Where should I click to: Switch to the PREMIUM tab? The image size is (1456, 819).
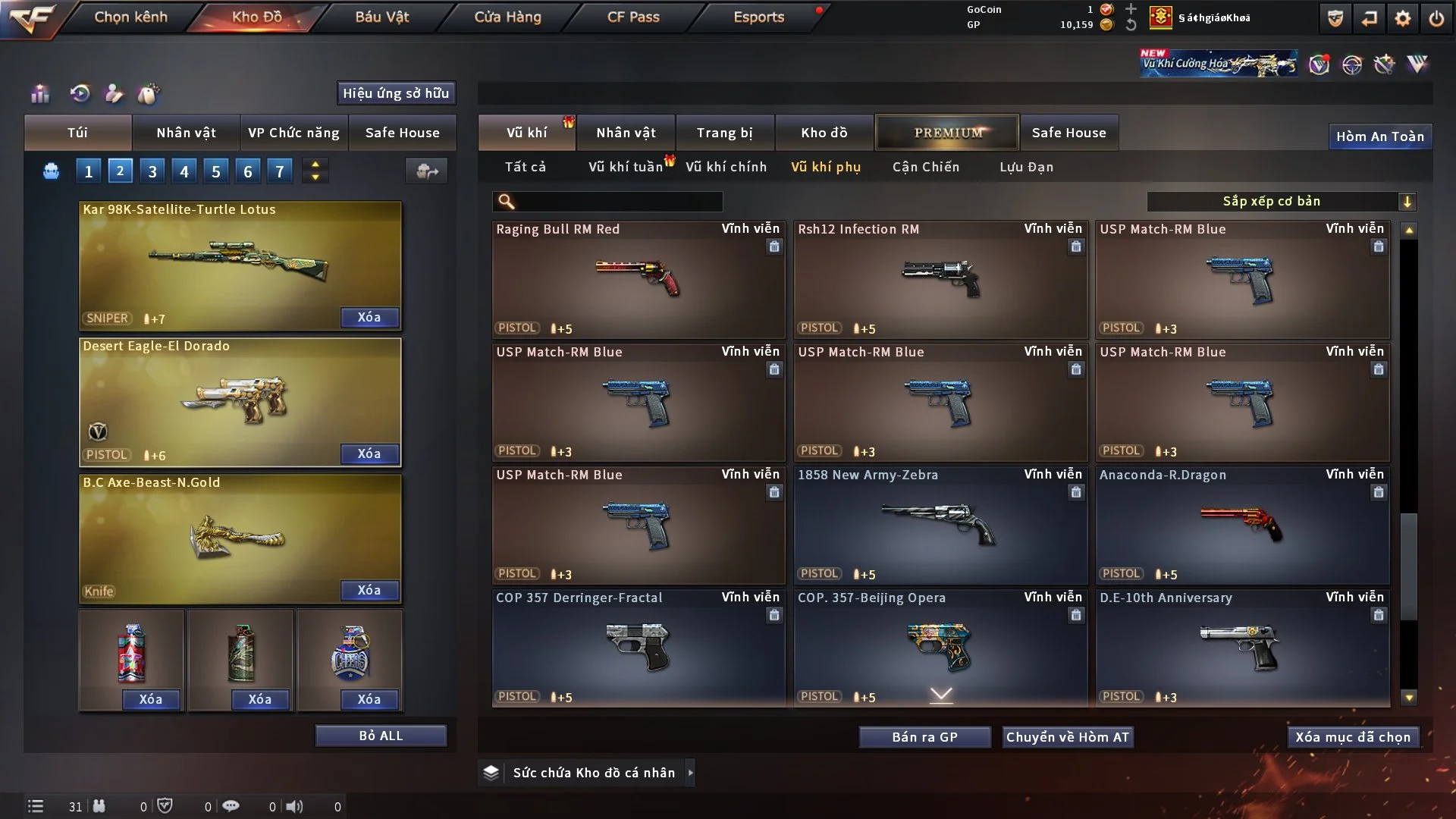pyautogui.click(x=947, y=133)
